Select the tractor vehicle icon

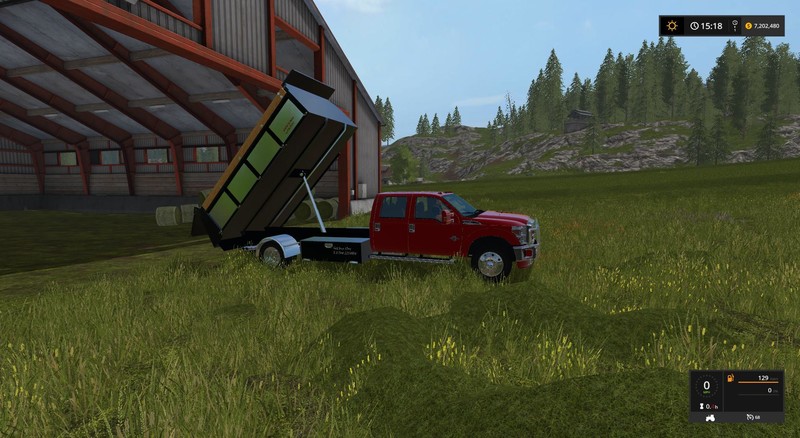tap(710, 417)
